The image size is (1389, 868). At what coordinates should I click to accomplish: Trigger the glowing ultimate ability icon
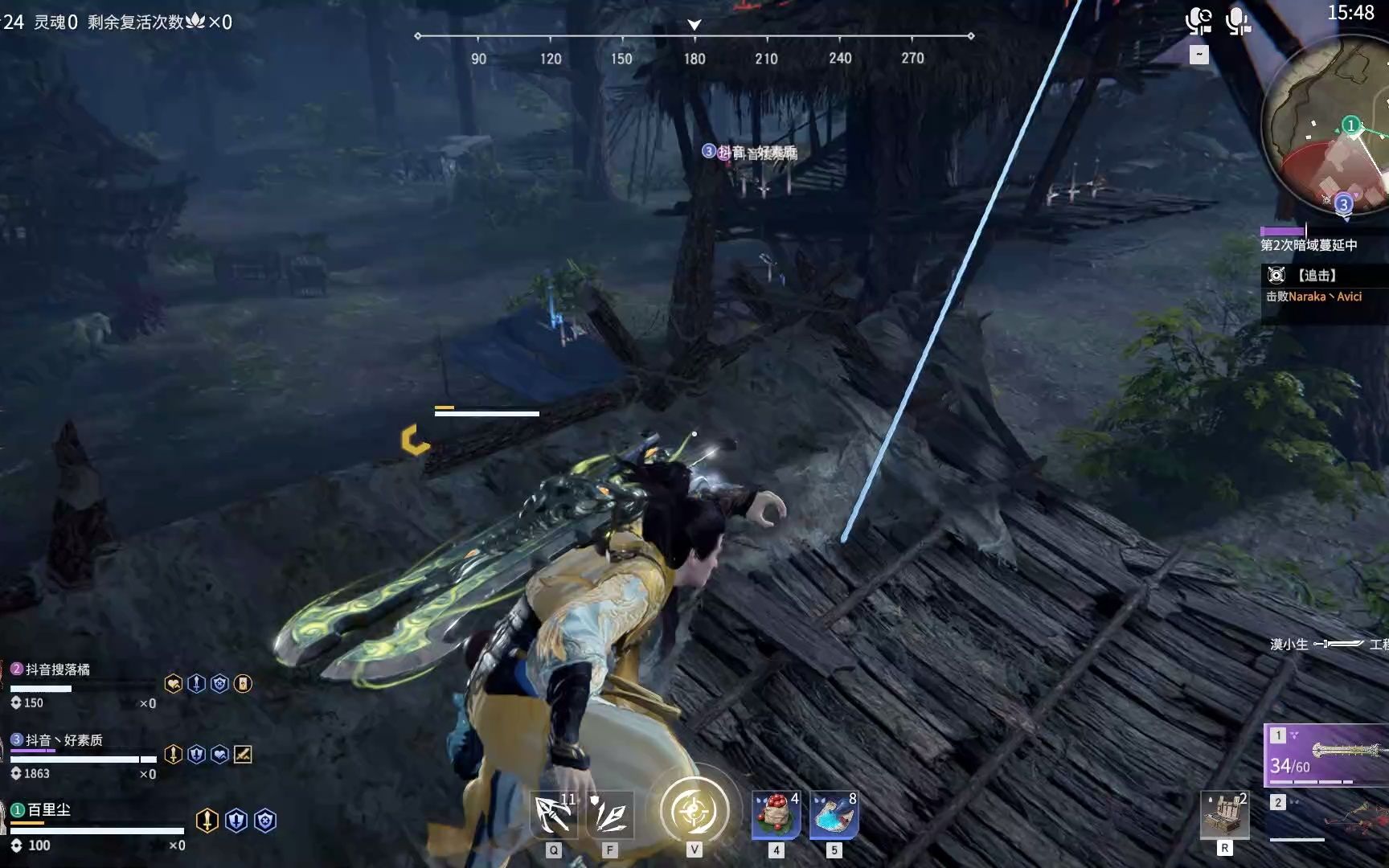(694, 811)
